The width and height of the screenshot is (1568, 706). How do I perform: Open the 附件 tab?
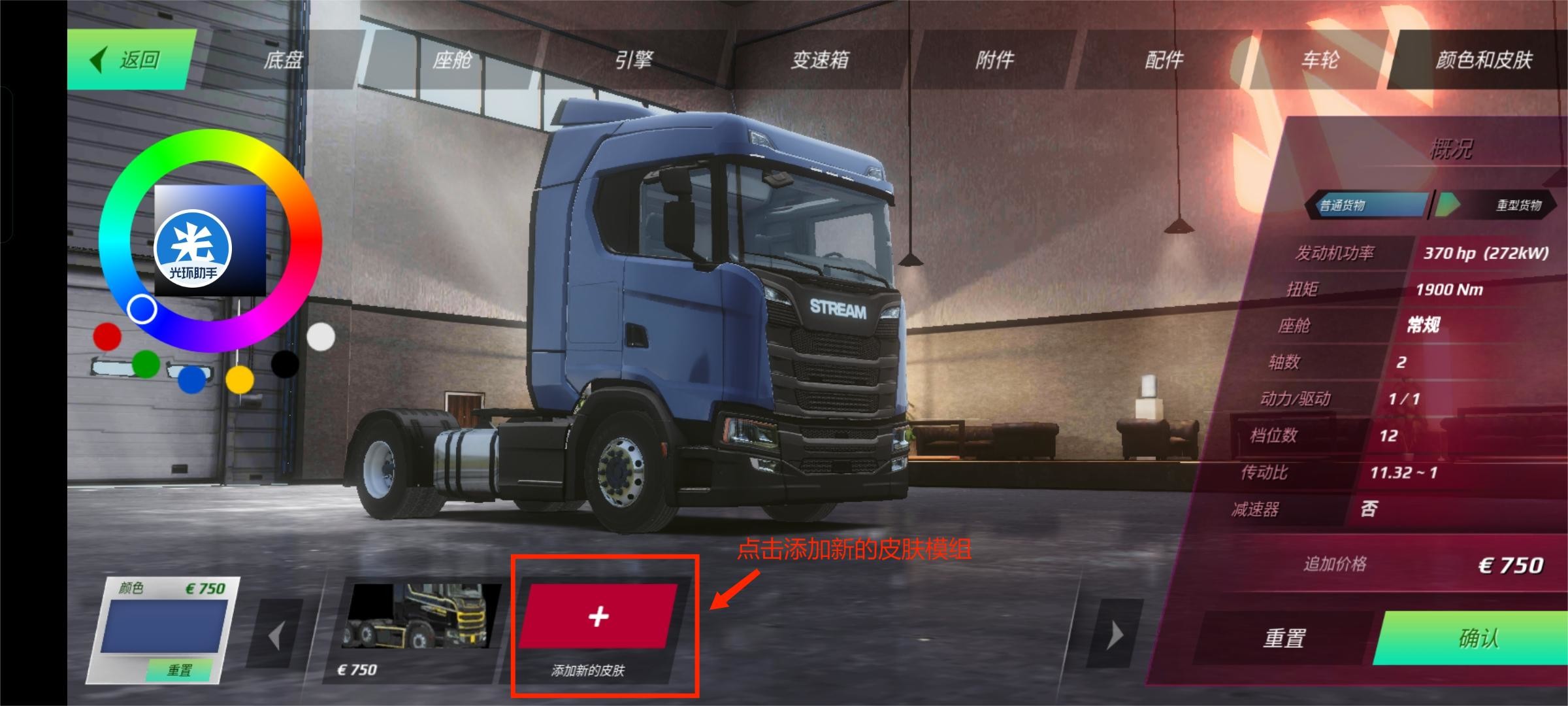[994, 60]
